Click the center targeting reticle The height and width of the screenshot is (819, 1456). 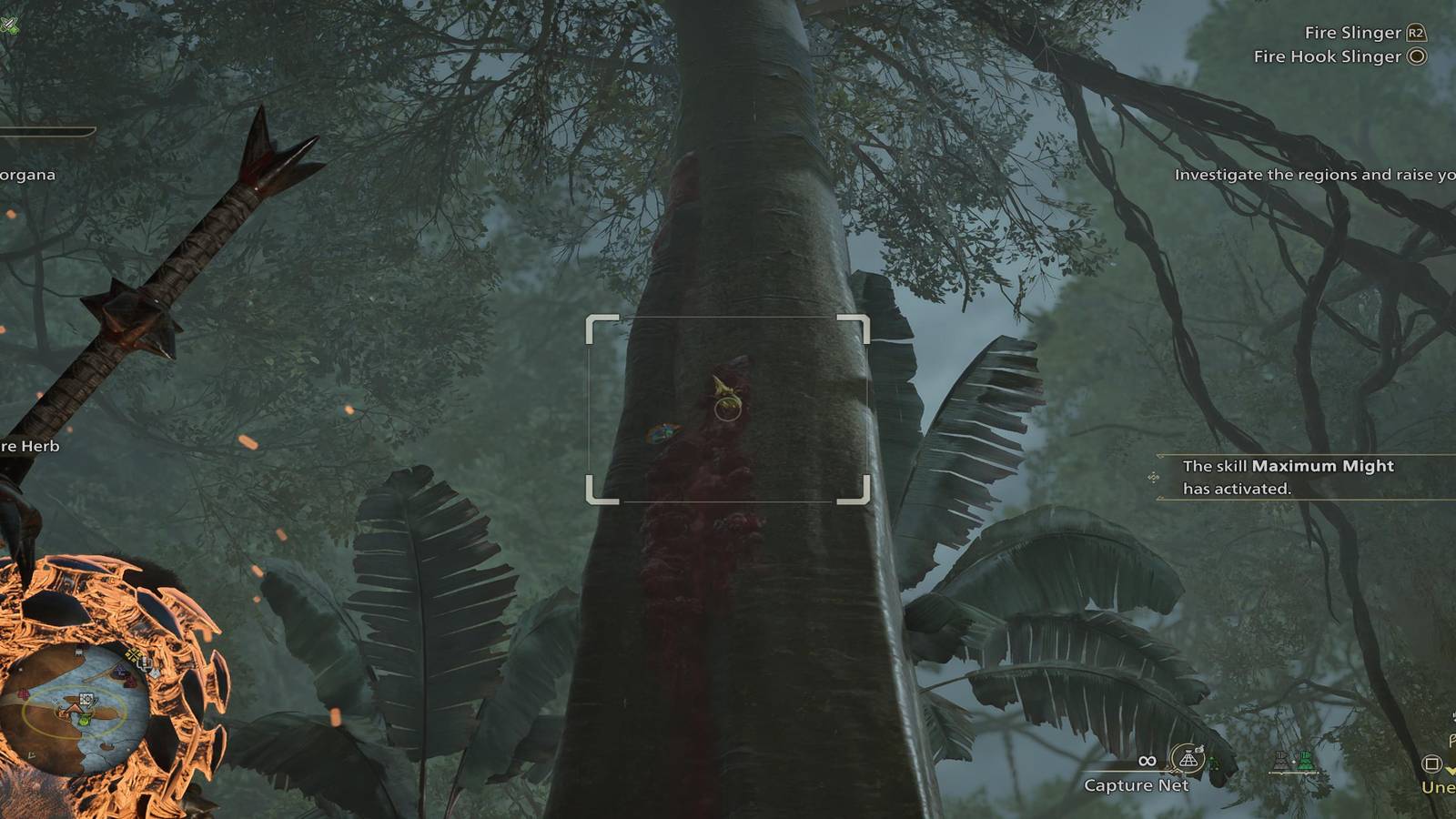point(726,408)
